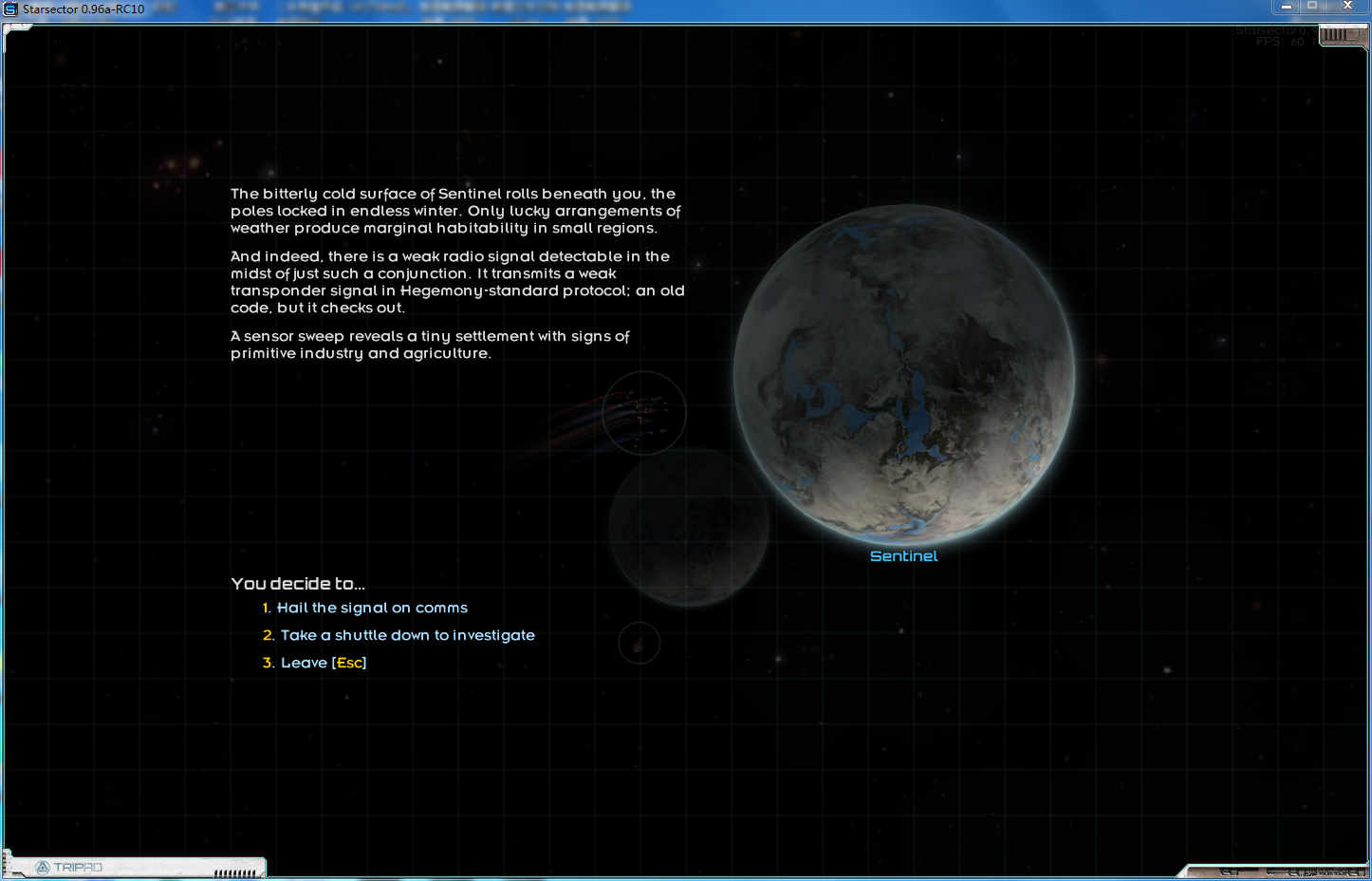Choose "Hail the signal on comms"
The height and width of the screenshot is (881, 1372).
coord(371,608)
